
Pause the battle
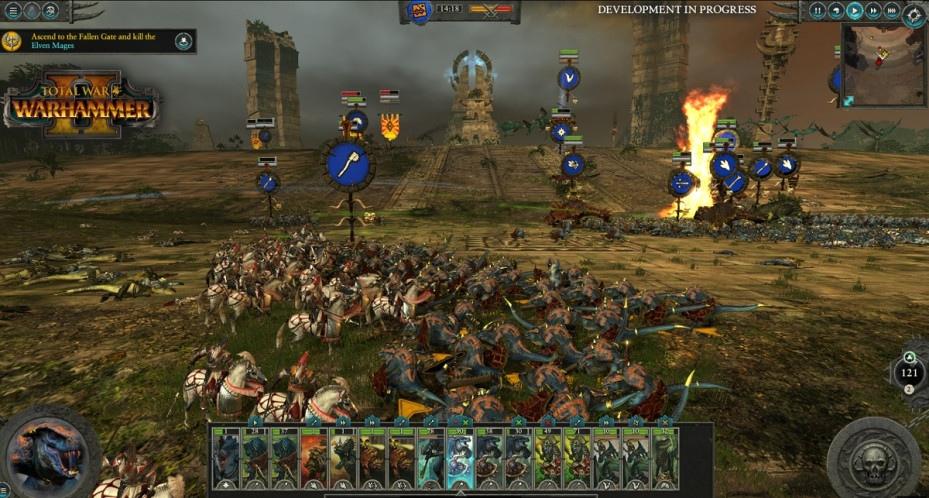click(x=818, y=11)
